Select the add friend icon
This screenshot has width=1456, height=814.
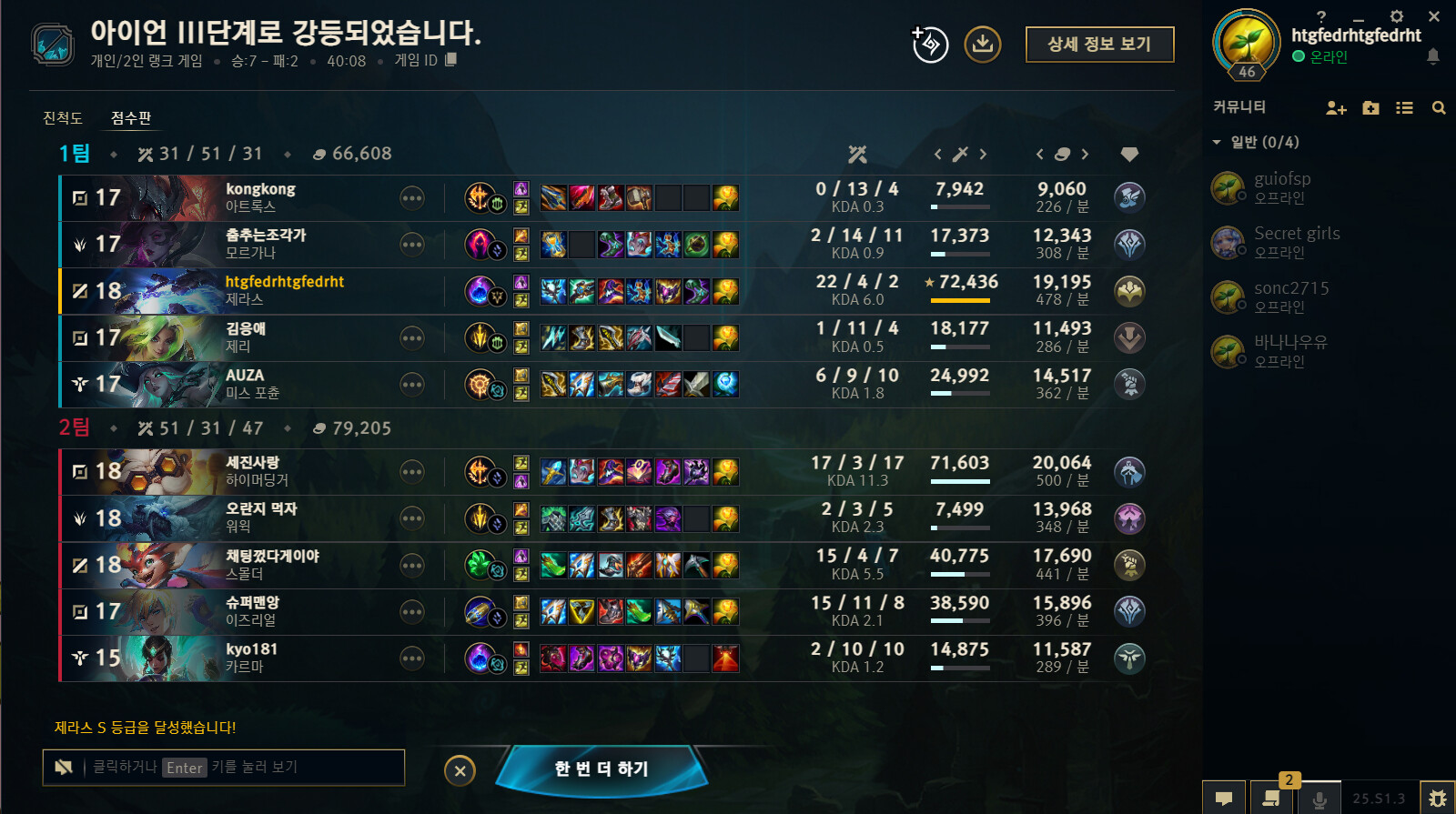[x=1336, y=107]
